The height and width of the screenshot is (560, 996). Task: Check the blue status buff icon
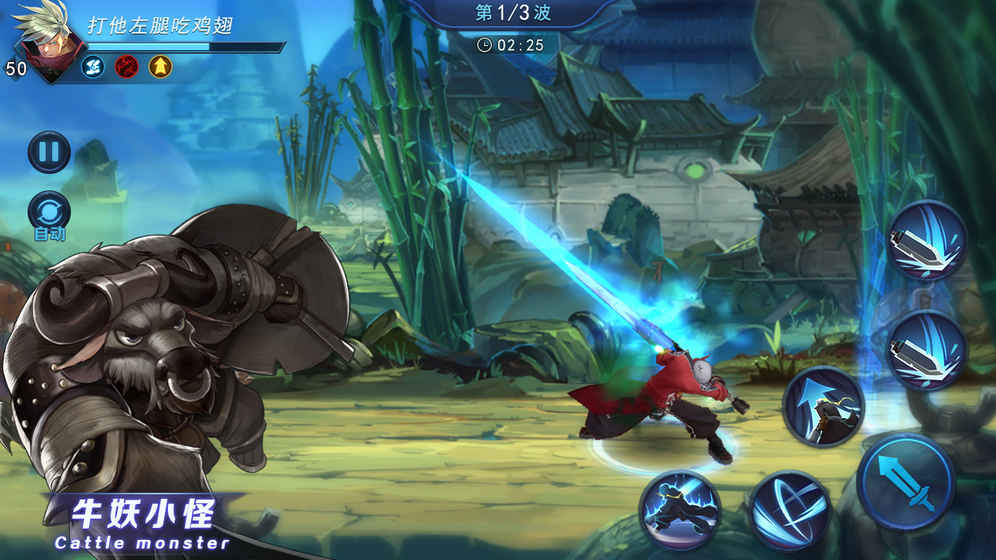(x=93, y=66)
